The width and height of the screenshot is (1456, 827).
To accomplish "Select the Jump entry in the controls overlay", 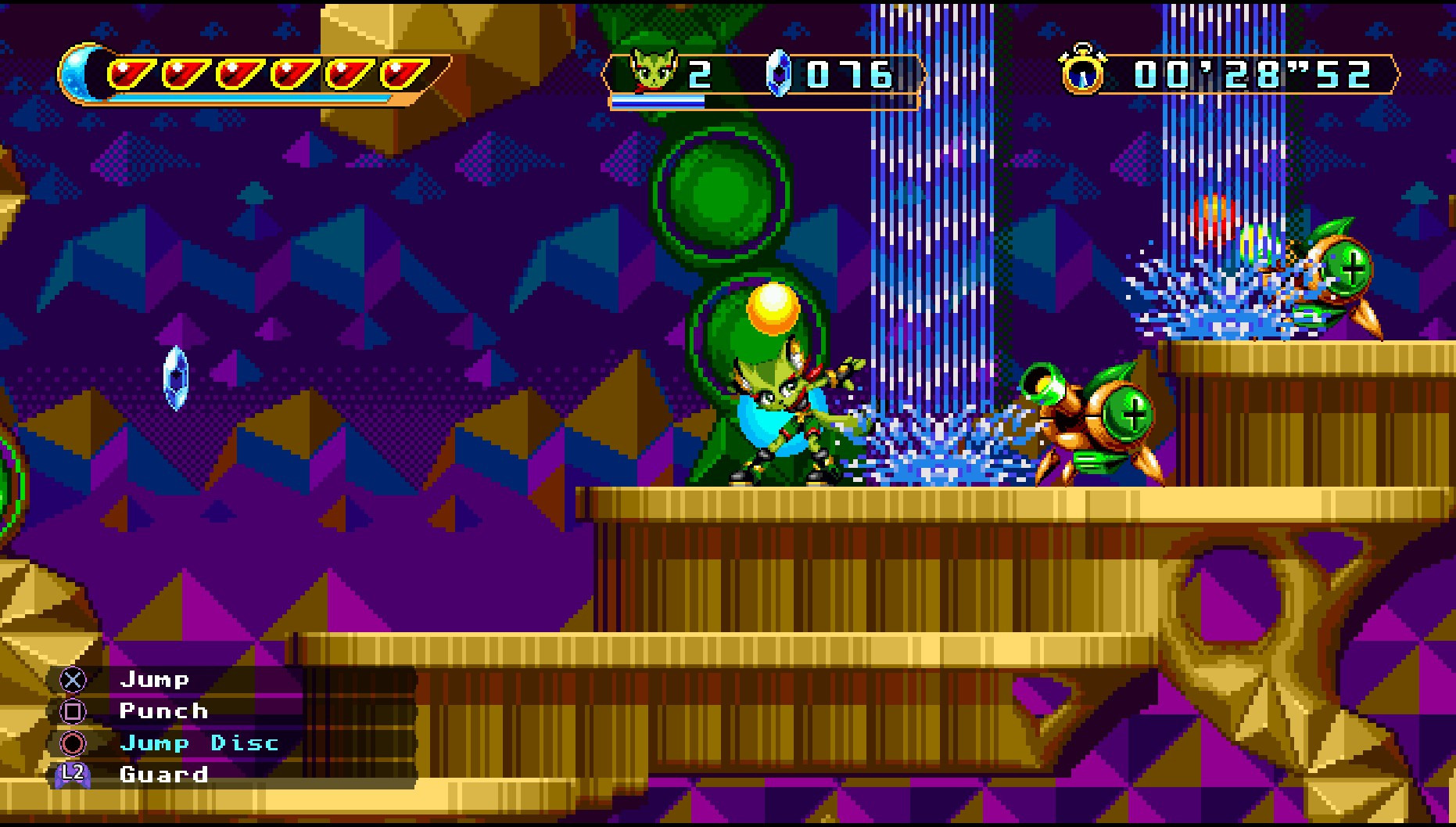I will (154, 679).
